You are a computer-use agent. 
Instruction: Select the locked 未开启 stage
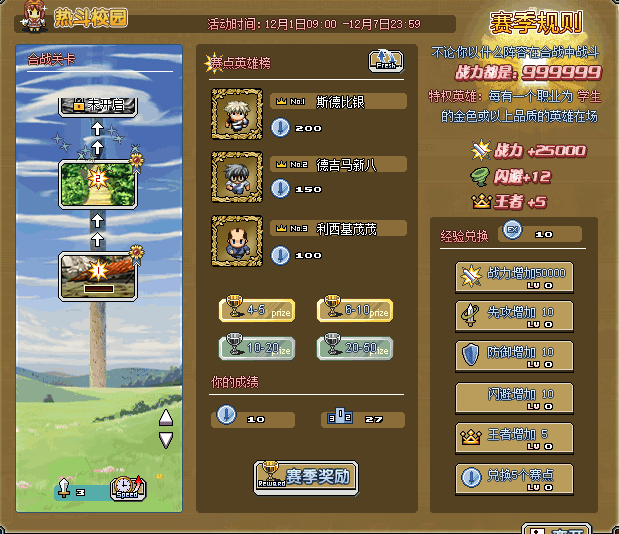[96, 103]
